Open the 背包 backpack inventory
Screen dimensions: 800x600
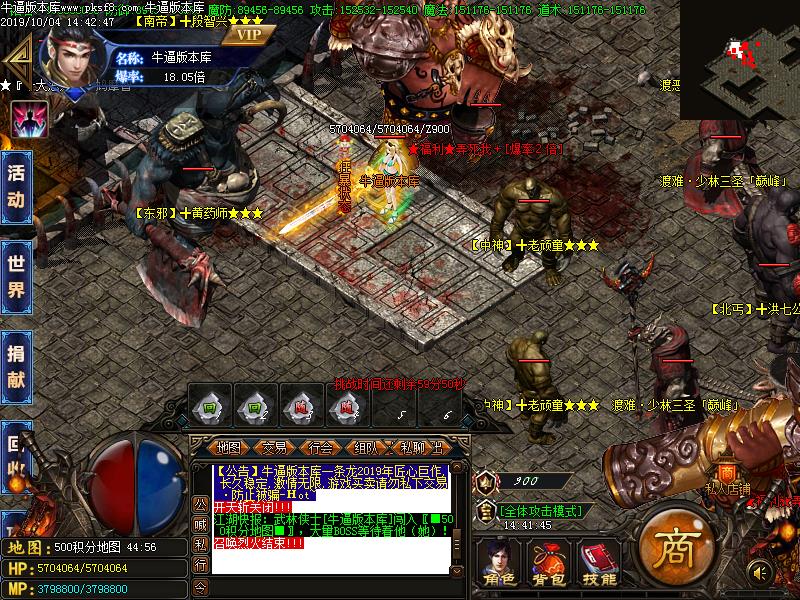(x=546, y=563)
